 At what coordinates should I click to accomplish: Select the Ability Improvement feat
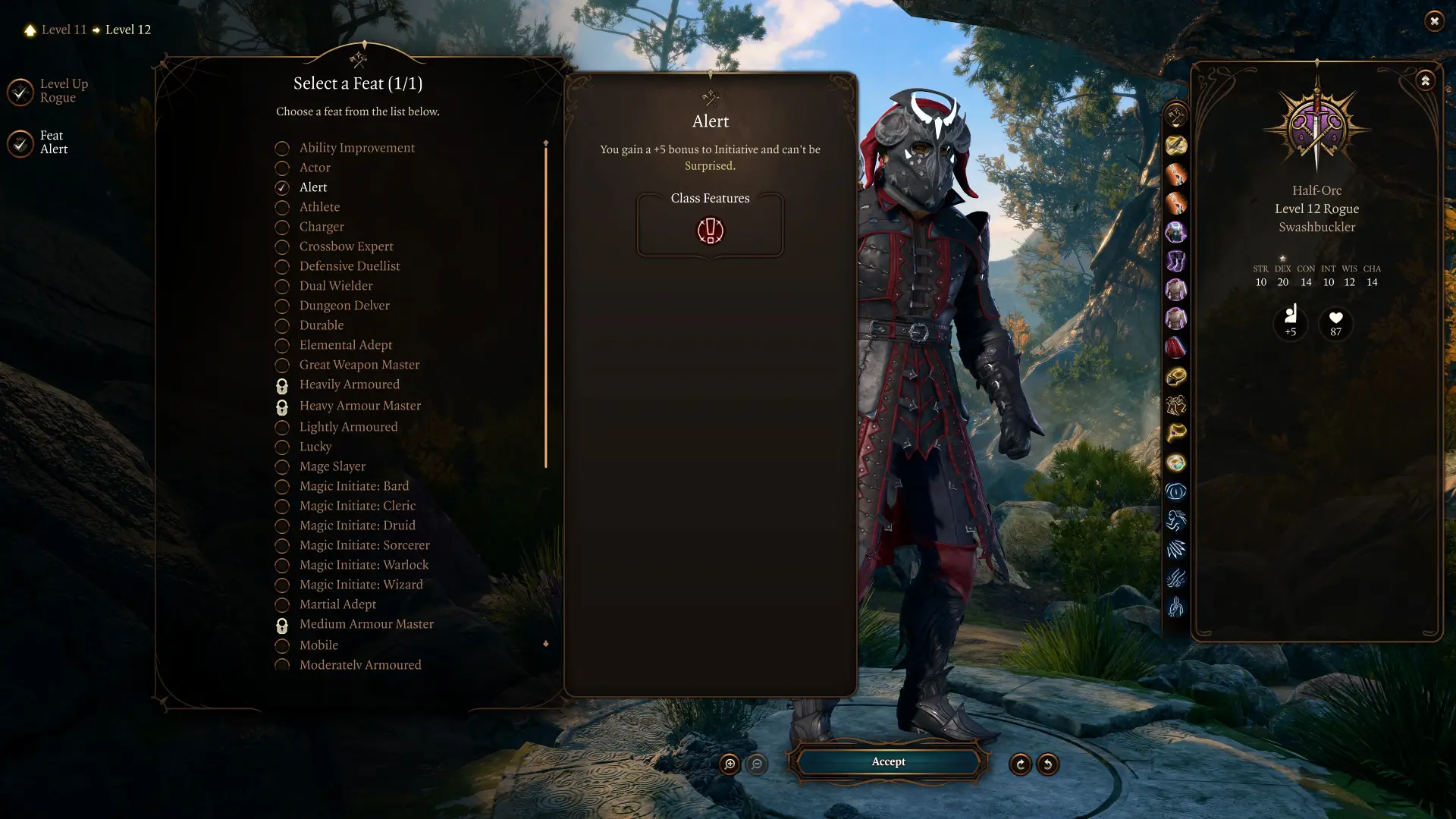356,148
